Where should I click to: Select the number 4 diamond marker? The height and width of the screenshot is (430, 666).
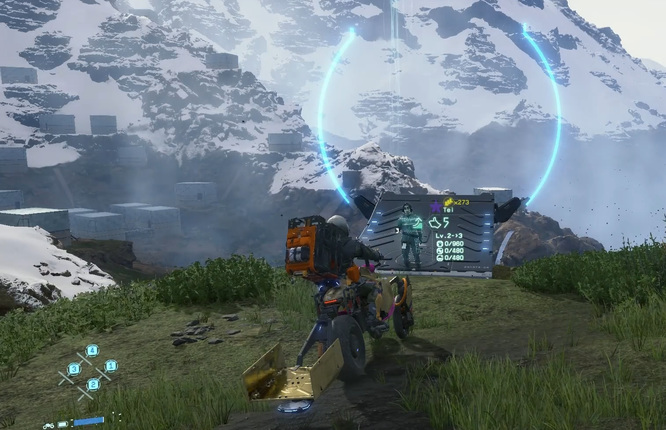pyautogui.click(x=92, y=350)
